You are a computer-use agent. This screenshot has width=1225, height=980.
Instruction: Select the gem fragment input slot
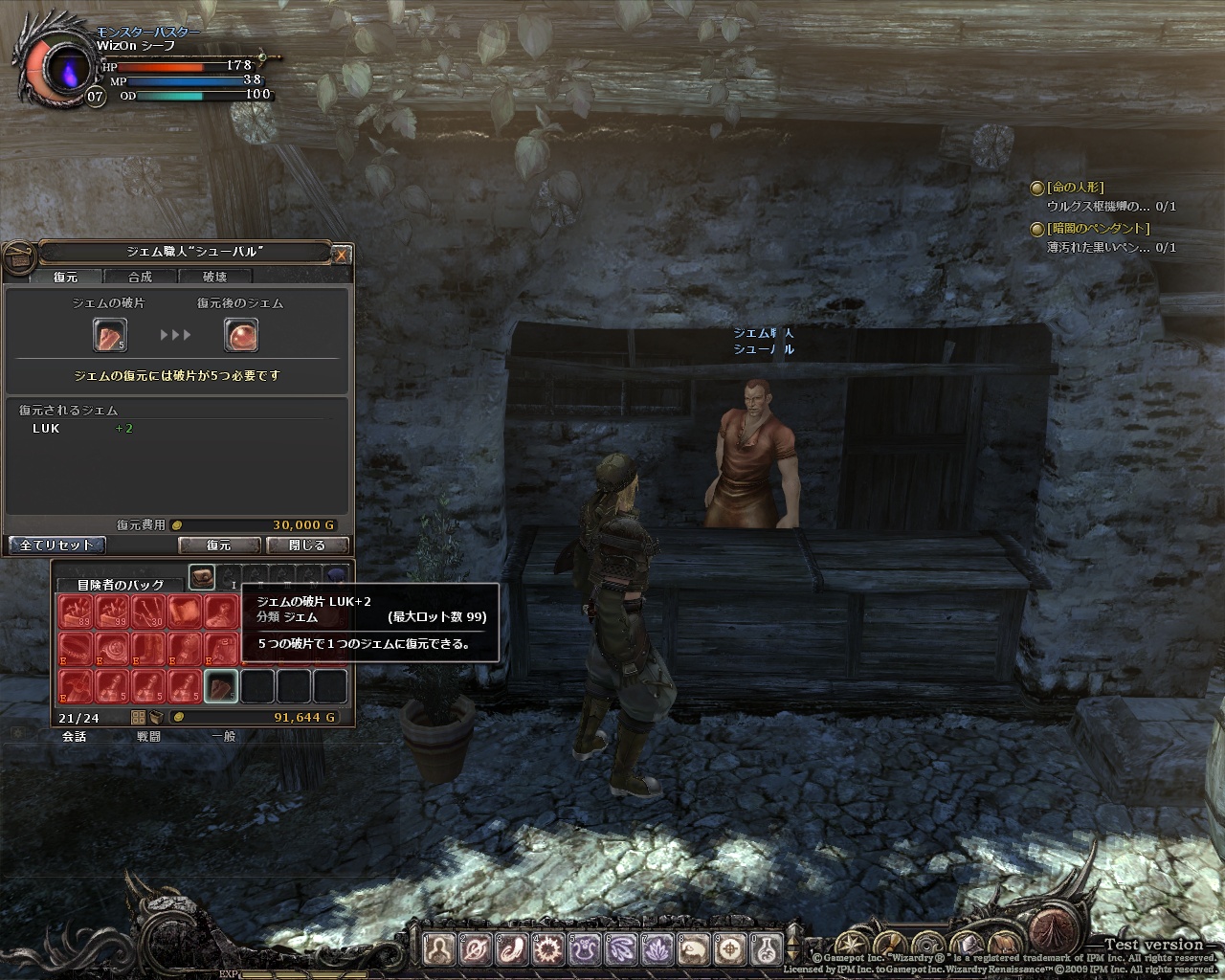coord(109,334)
